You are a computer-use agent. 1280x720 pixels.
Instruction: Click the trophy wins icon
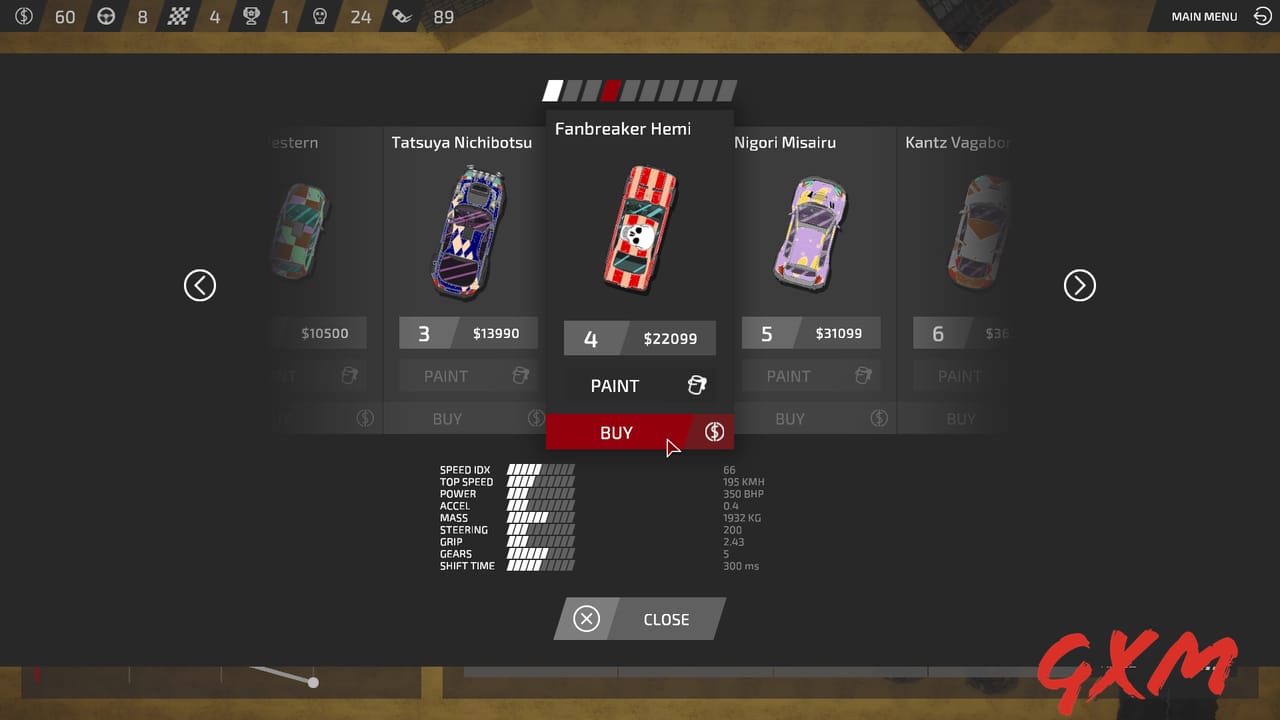pos(251,16)
